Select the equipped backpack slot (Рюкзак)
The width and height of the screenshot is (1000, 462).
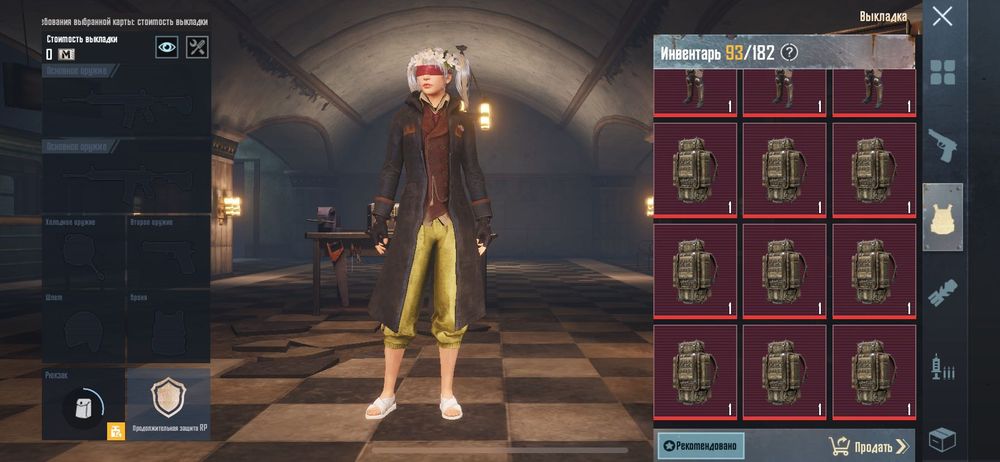pyautogui.click(x=83, y=405)
